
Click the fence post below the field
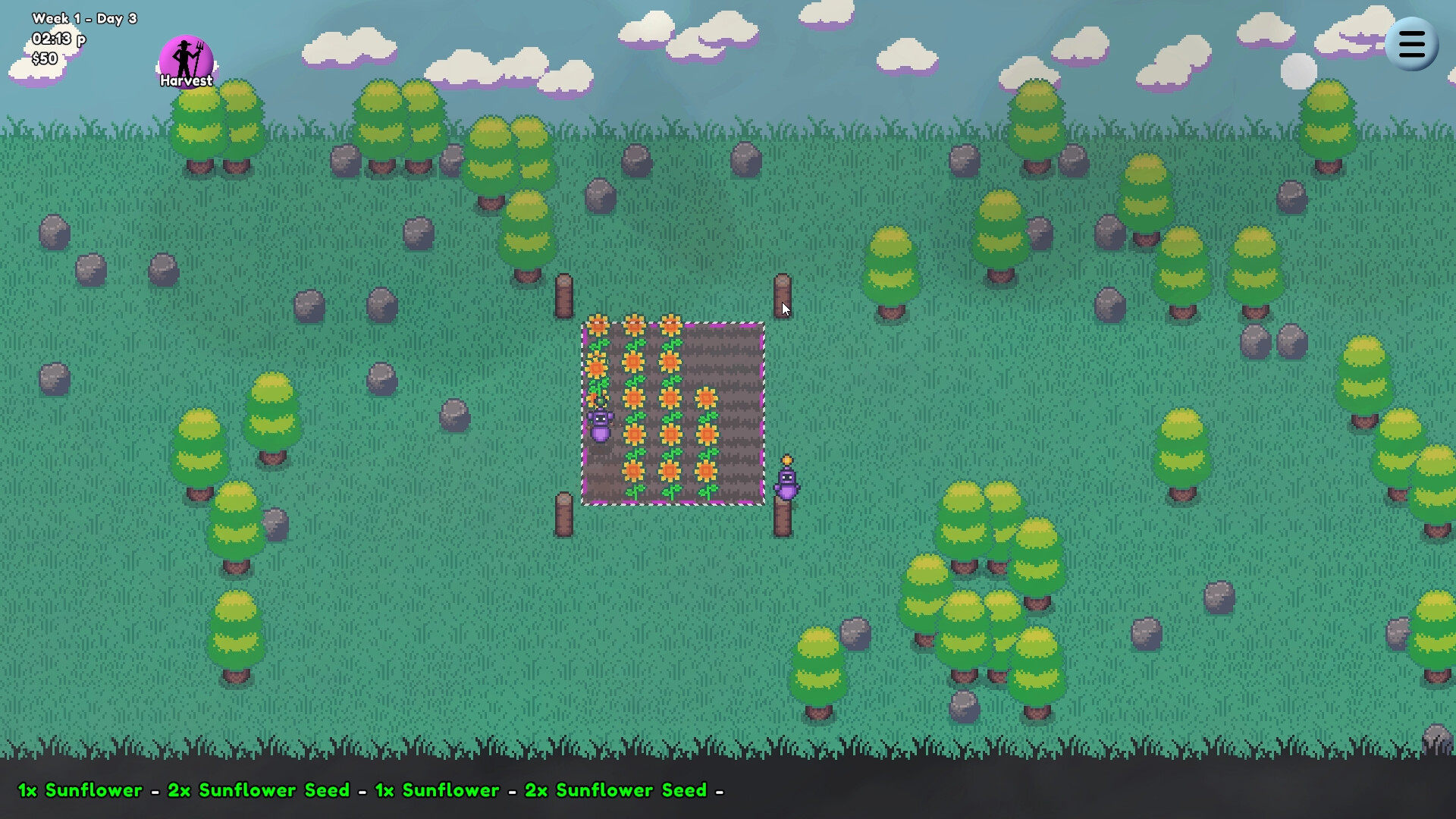point(564,516)
